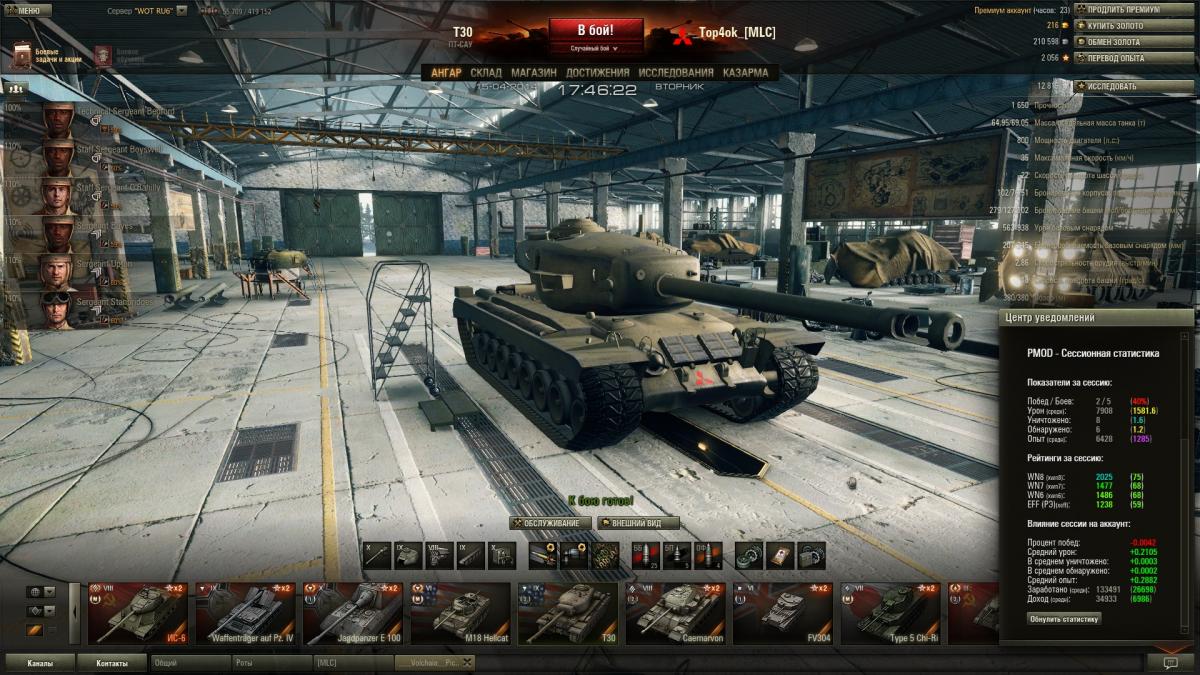Select the Type 5 Chi-Ri tank
The image size is (1200, 675).
pos(890,614)
